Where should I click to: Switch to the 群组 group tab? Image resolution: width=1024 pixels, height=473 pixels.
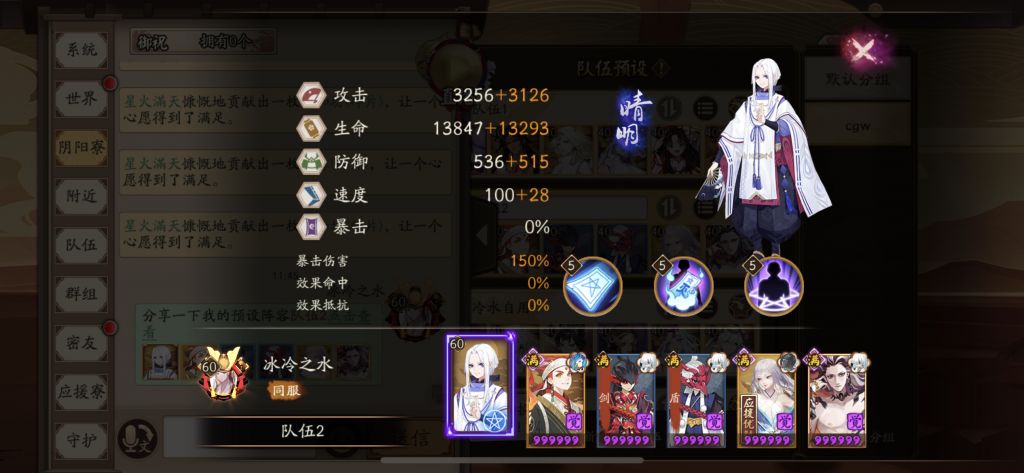coord(80,291)
